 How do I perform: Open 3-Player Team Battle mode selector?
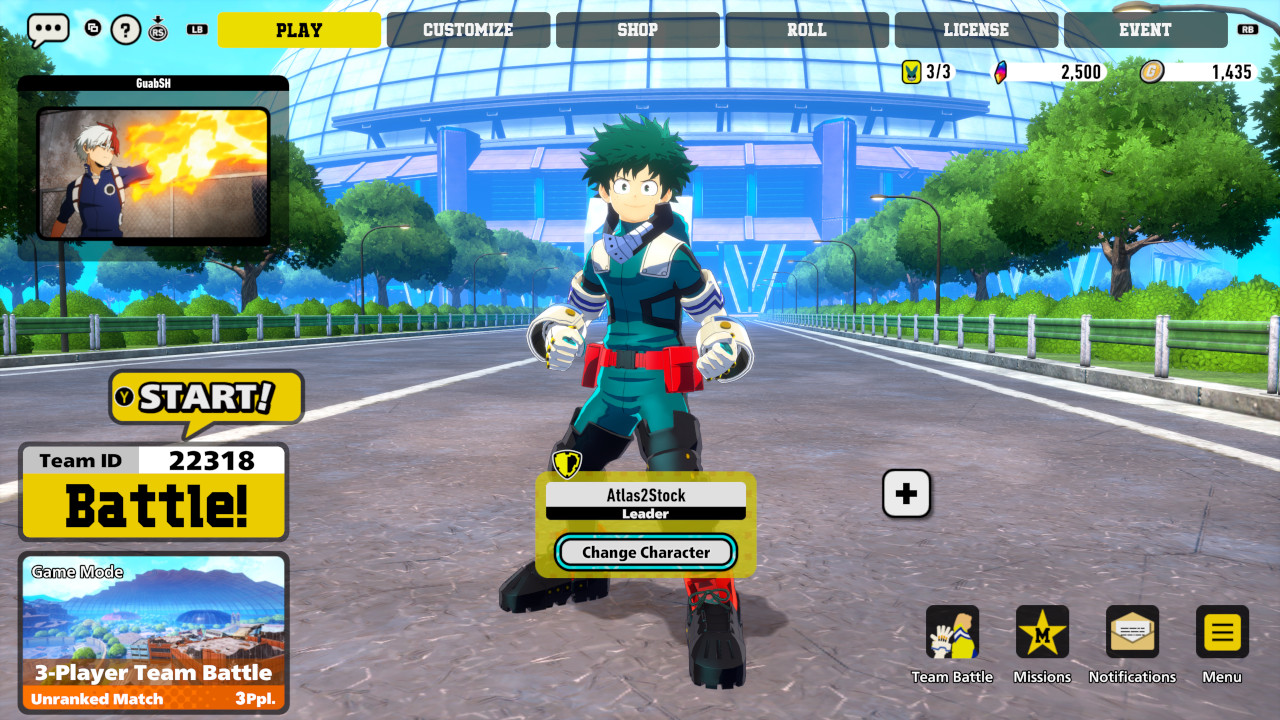point(153,672)
